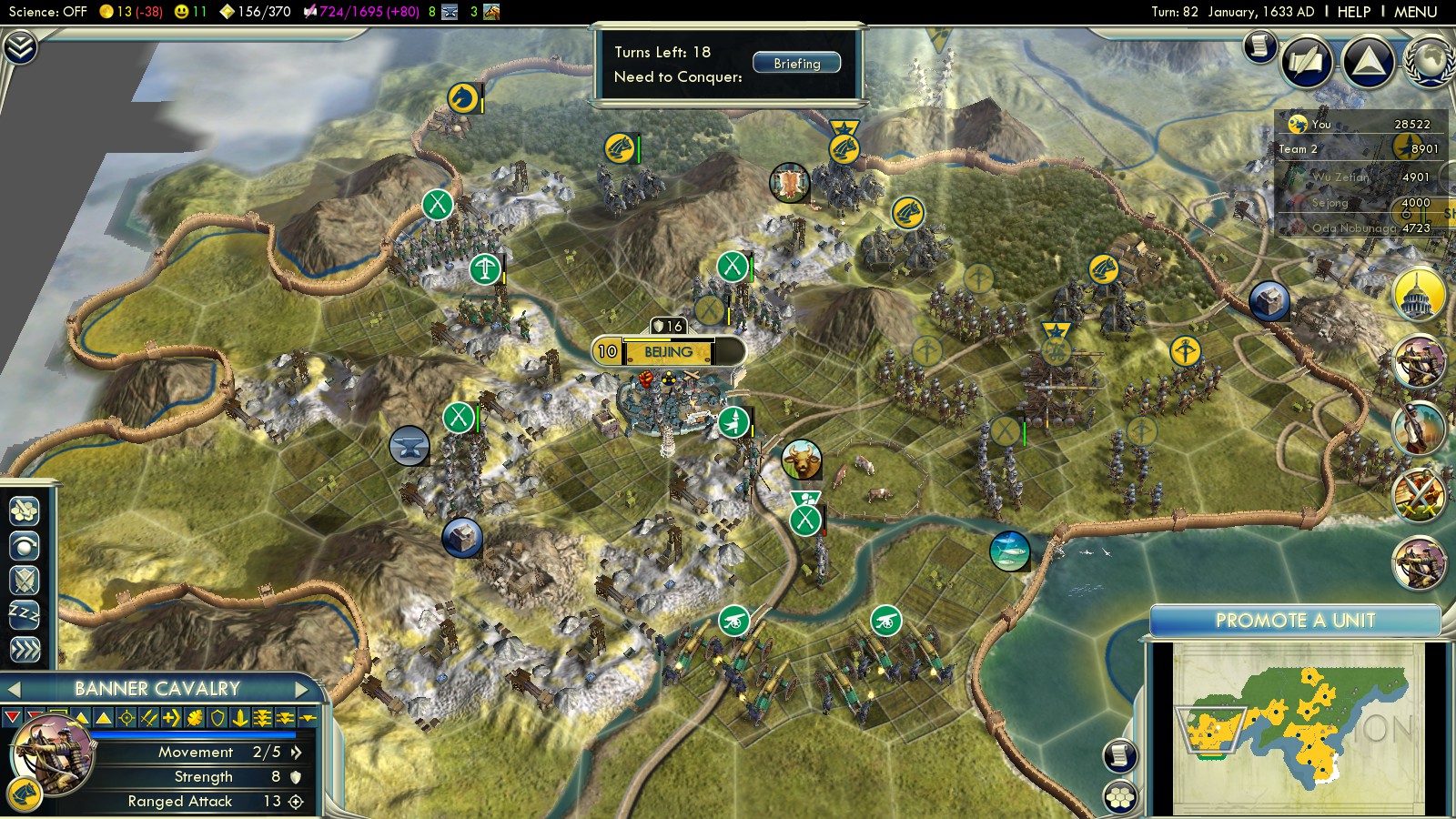Select the next unit with right arrow

pyautogui.click(x=302, y=689)
